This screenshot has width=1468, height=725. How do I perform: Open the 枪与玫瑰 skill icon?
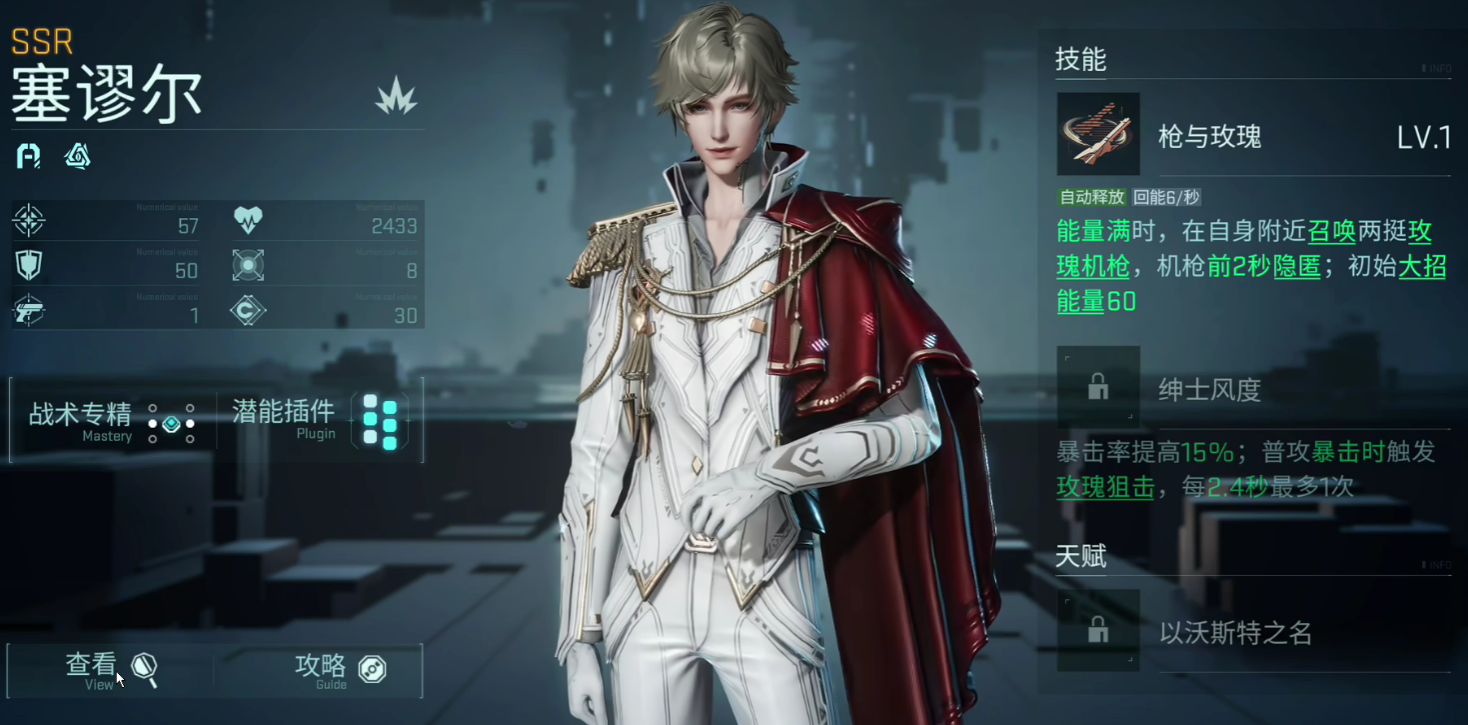pyautogui.click(x=1097, y=136)
